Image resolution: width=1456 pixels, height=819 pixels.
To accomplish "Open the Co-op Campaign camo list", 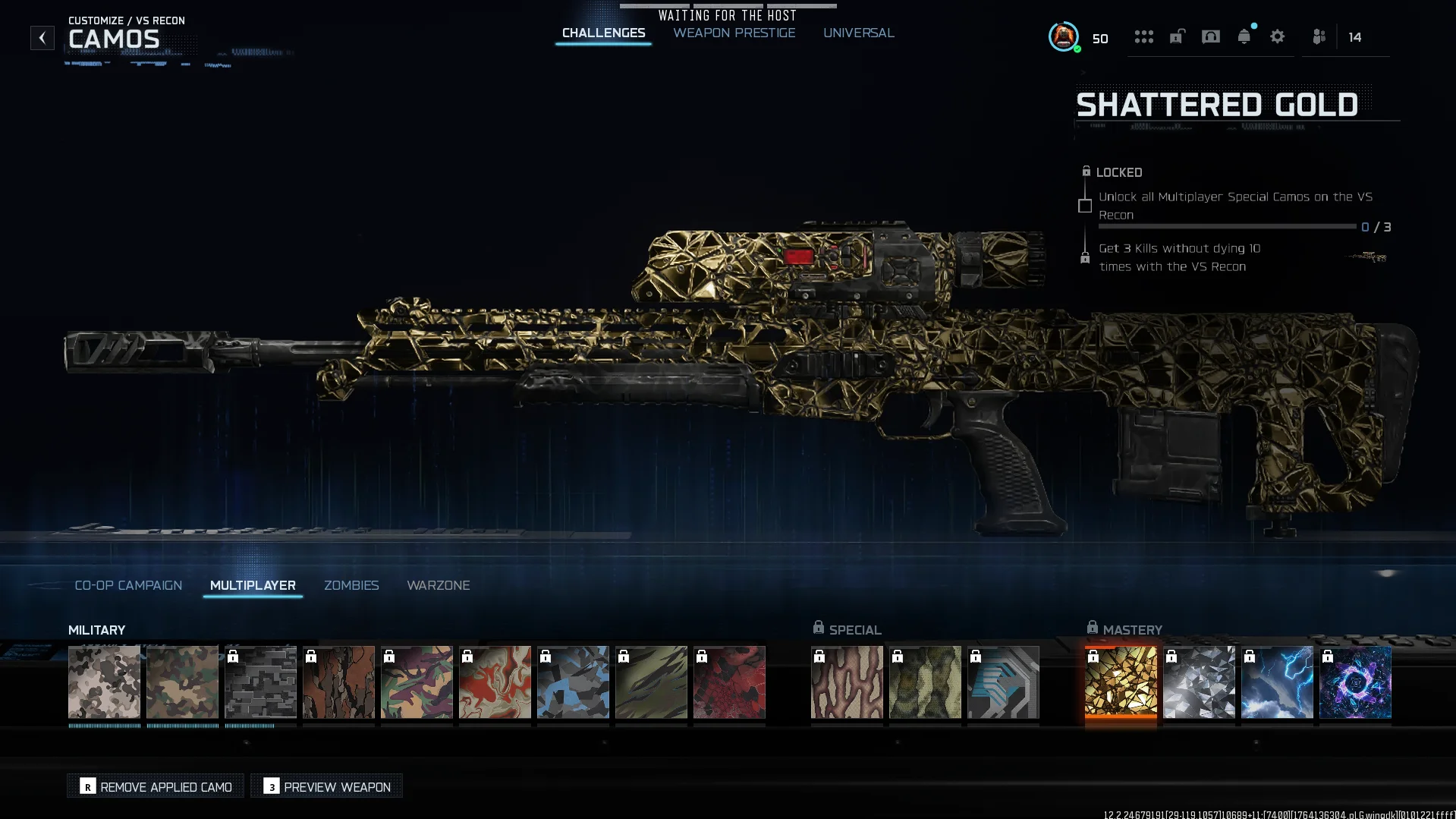I will (127, 585).
